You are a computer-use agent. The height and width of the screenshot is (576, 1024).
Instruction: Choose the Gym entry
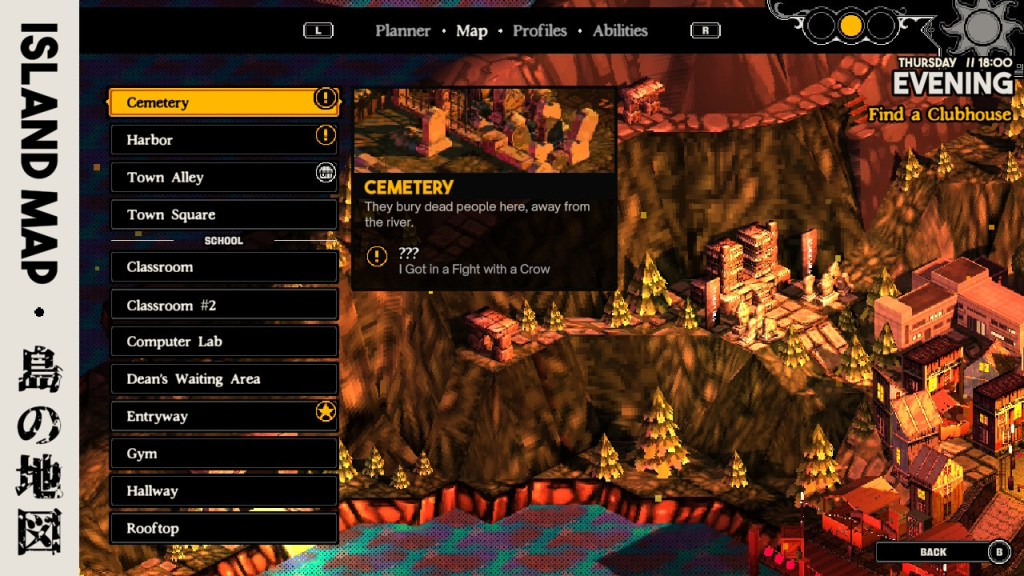[222, 454]
